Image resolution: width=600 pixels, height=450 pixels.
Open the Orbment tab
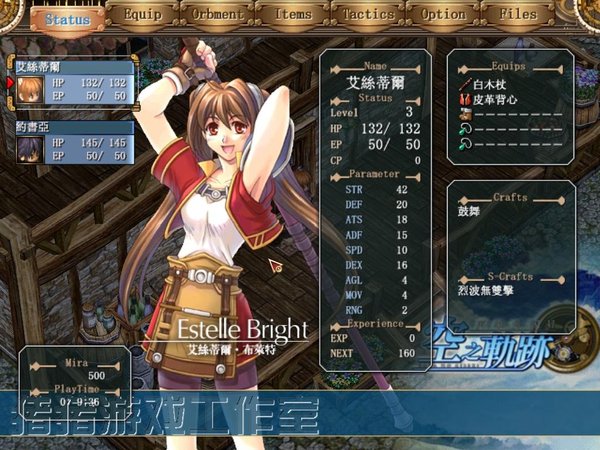pos(216,16)
